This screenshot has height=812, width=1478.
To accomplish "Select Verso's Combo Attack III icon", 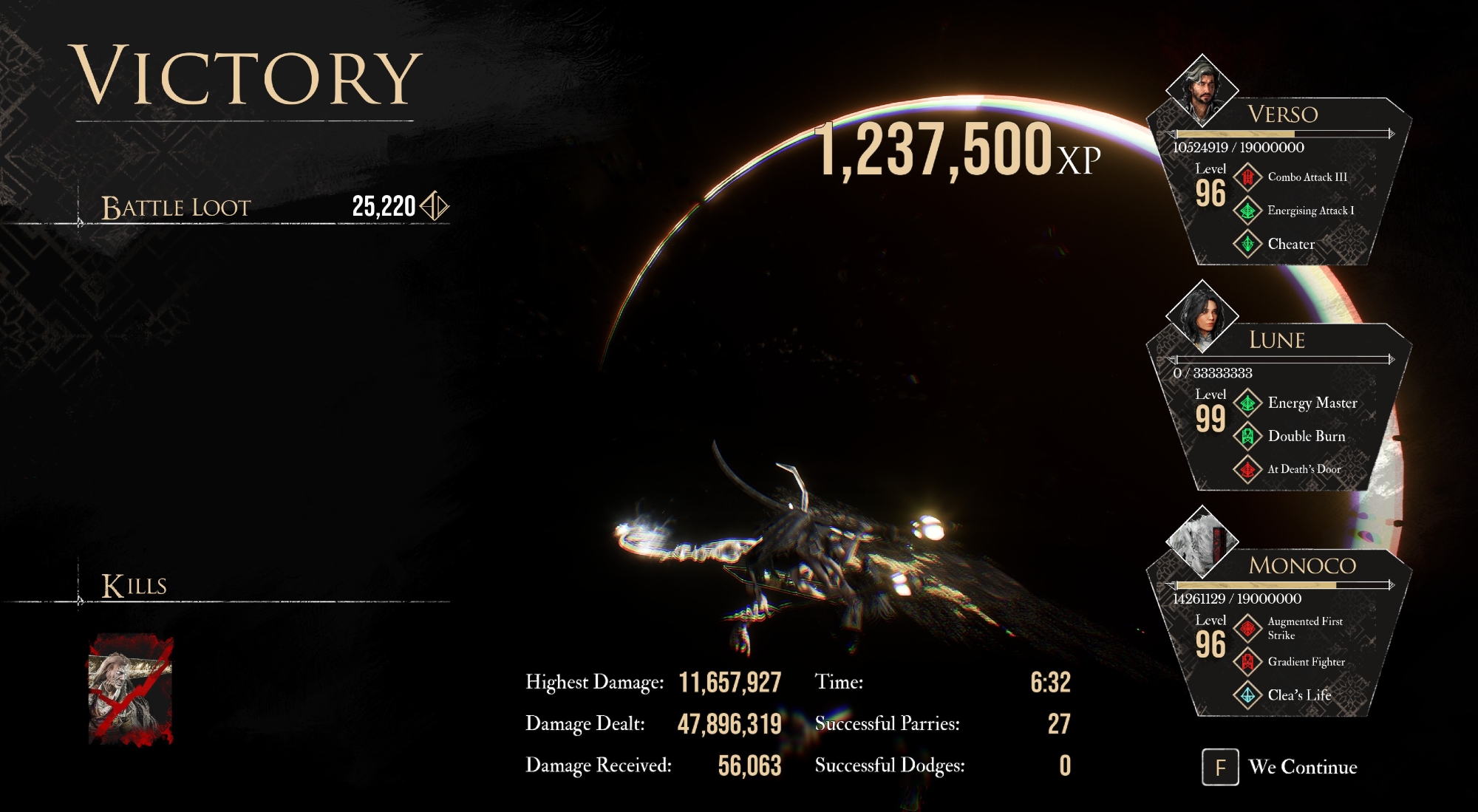I will point(1247,177).
